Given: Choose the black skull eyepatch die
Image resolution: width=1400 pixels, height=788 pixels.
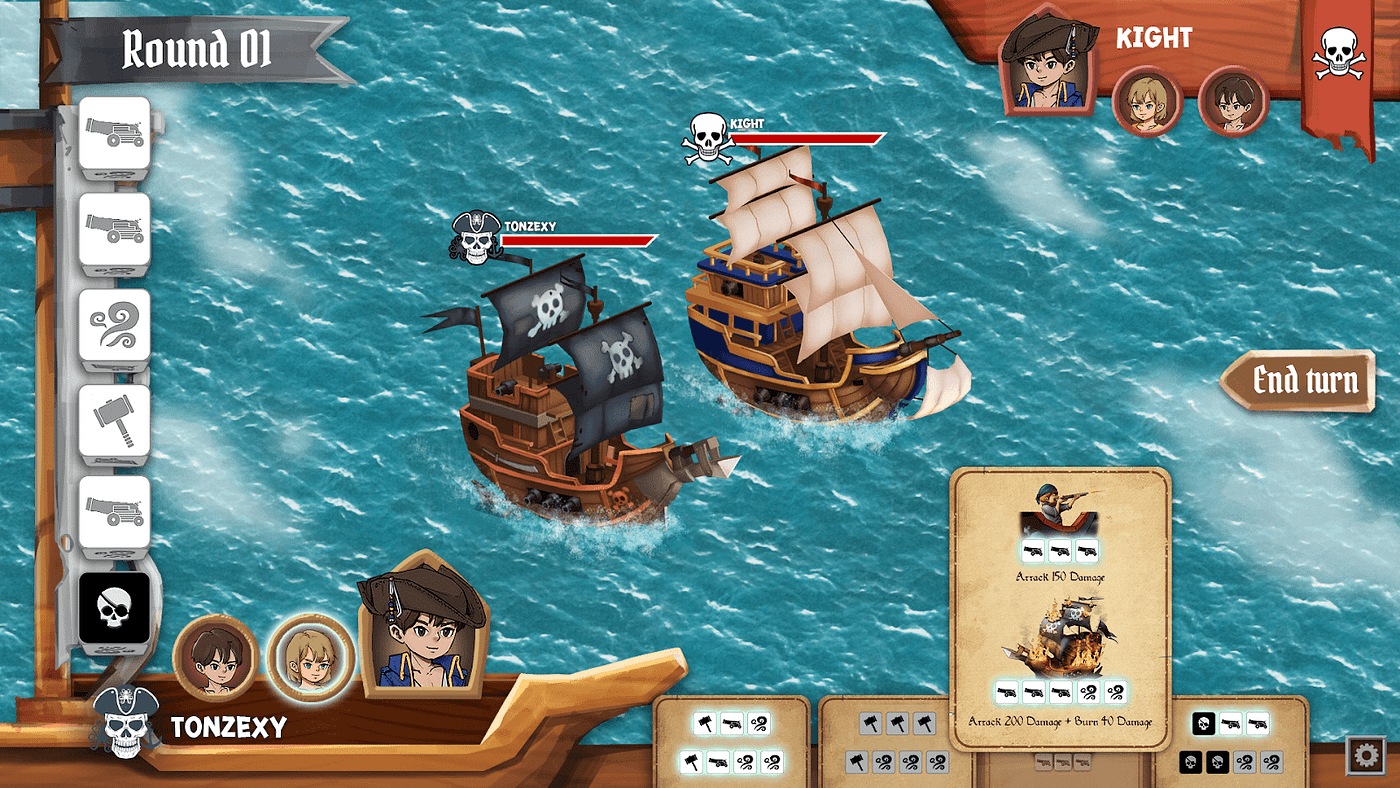Looking at the screenshot, I should pyautogui.click(x=114, y=608).
